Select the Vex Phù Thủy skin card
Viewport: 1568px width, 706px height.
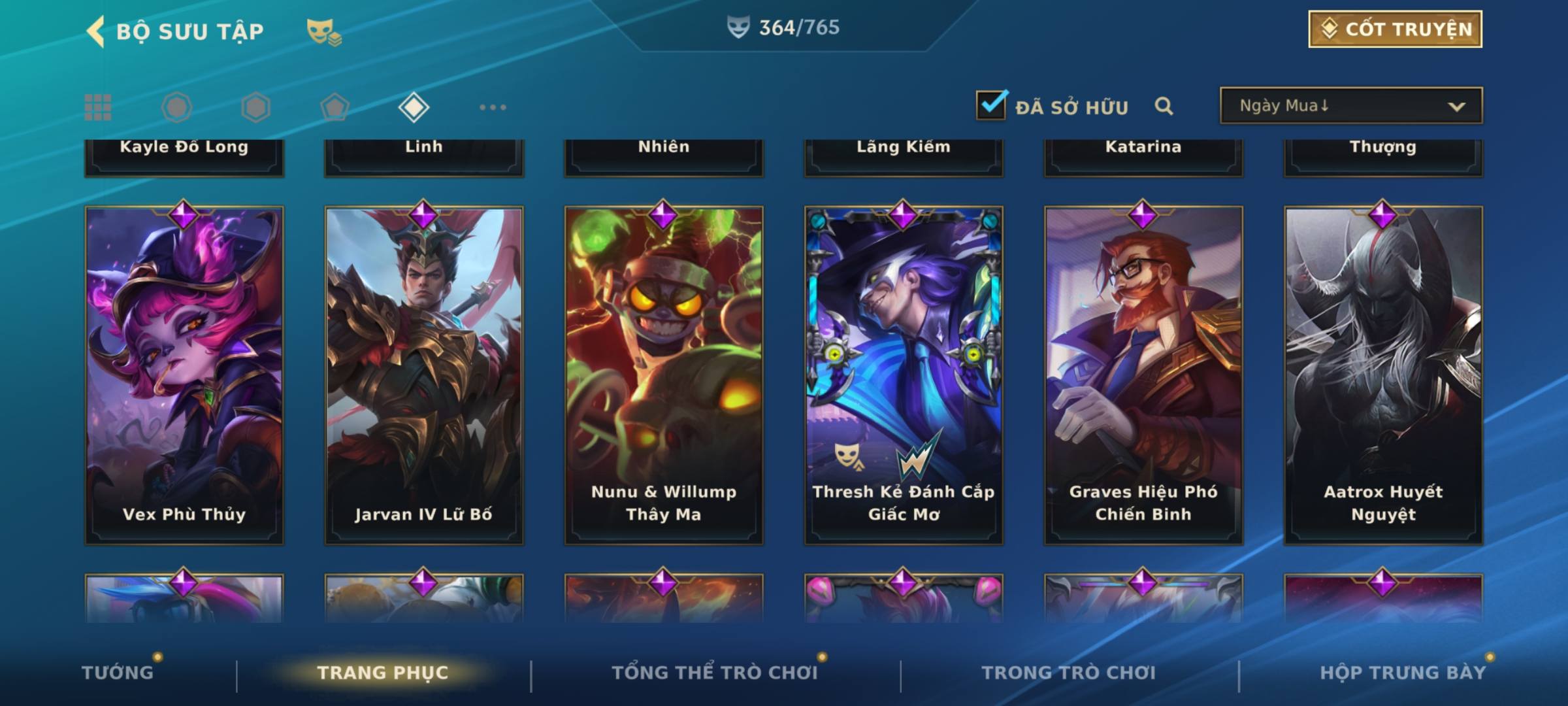point(184,375)
